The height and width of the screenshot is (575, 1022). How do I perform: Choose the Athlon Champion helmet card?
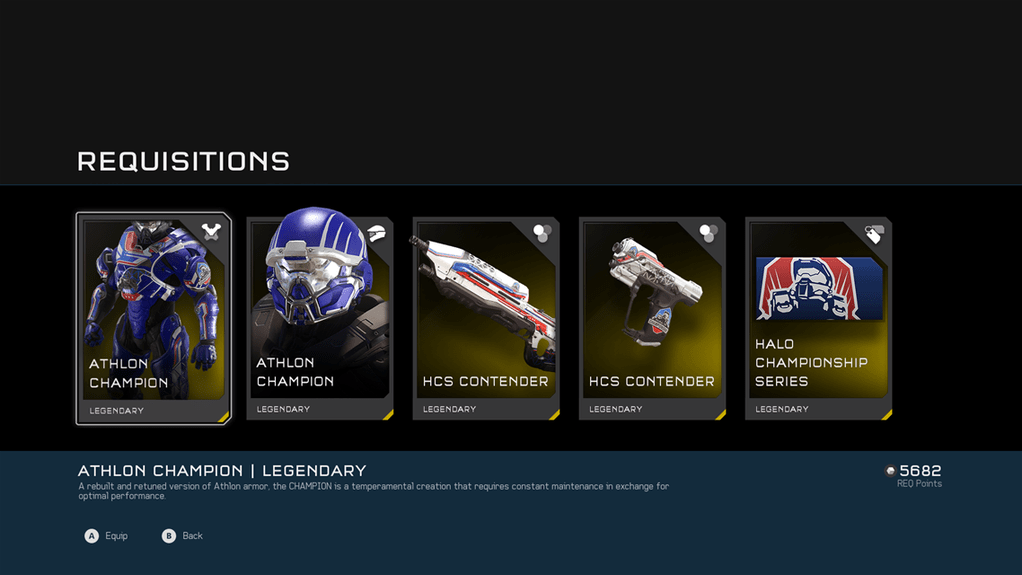[x=320, y=318]
